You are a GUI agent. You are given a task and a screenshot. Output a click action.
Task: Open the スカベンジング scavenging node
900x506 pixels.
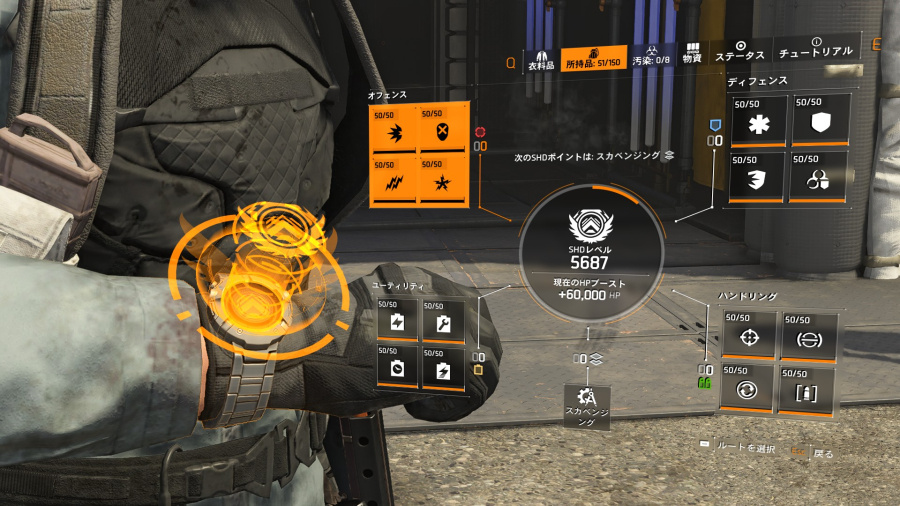(587, 405)
